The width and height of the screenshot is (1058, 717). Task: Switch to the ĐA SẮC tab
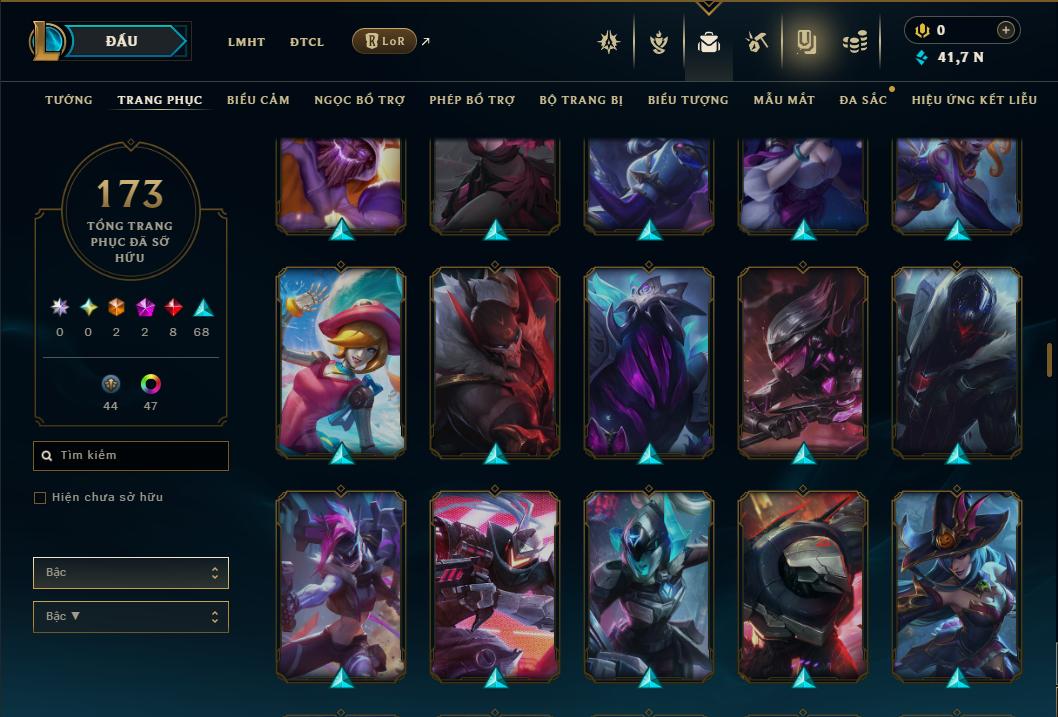click(863, 100)
